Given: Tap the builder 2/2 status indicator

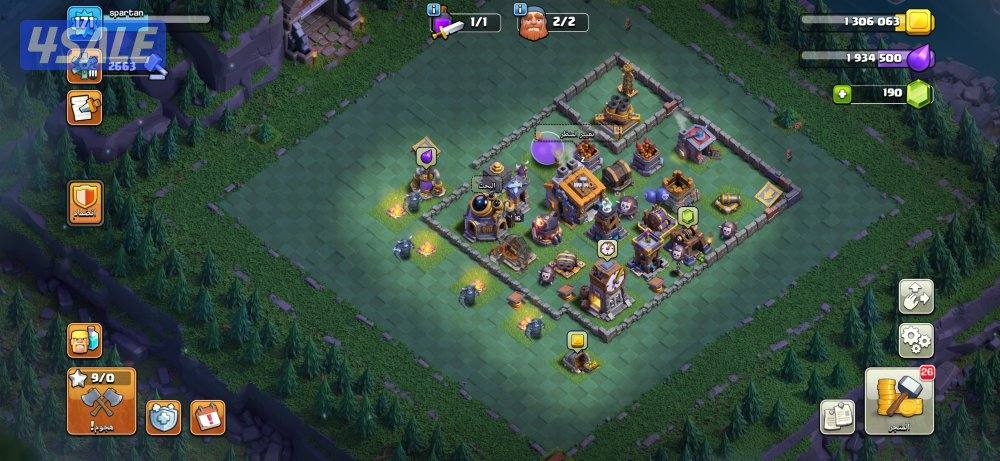Looking at the screenshot, I should [552, 23].
